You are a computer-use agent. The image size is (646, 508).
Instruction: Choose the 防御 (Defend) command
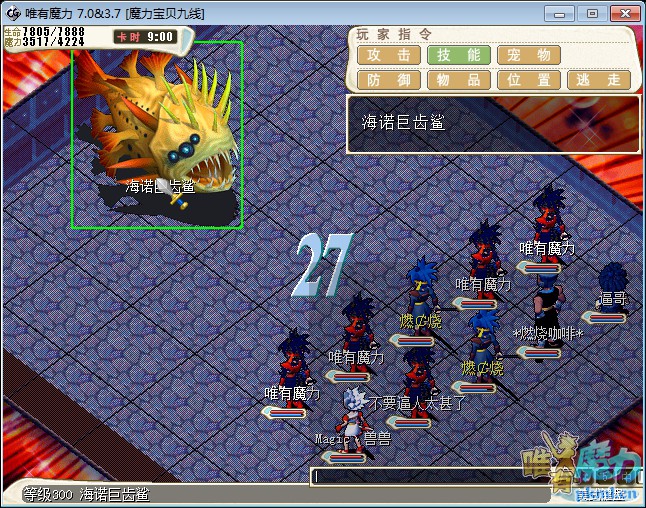coord(388,79)
